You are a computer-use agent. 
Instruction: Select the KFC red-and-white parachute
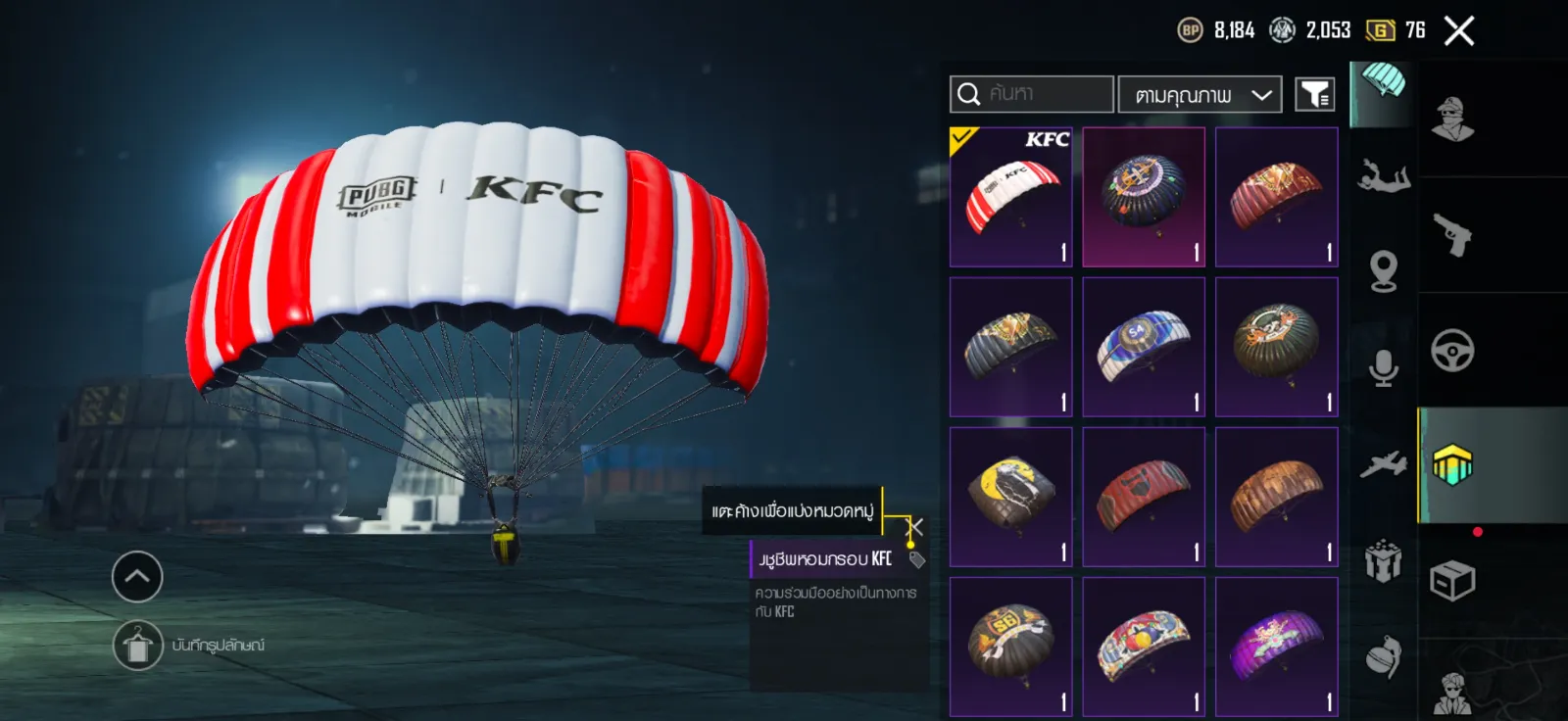[x=1010, y=197]
